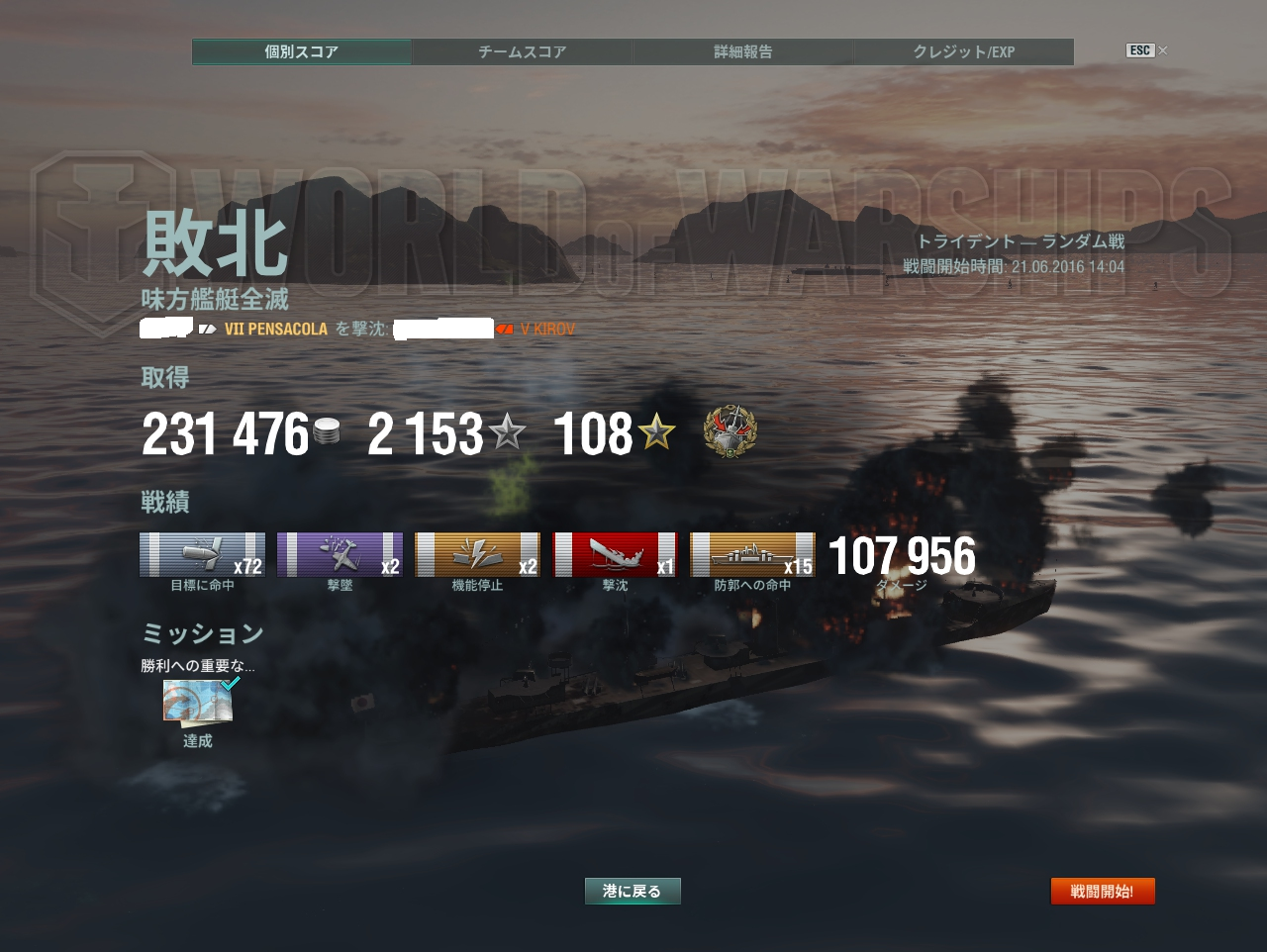Select the red 撃沈 x1 ribbon
The image size is (1267, 952).
coord(615,554)
